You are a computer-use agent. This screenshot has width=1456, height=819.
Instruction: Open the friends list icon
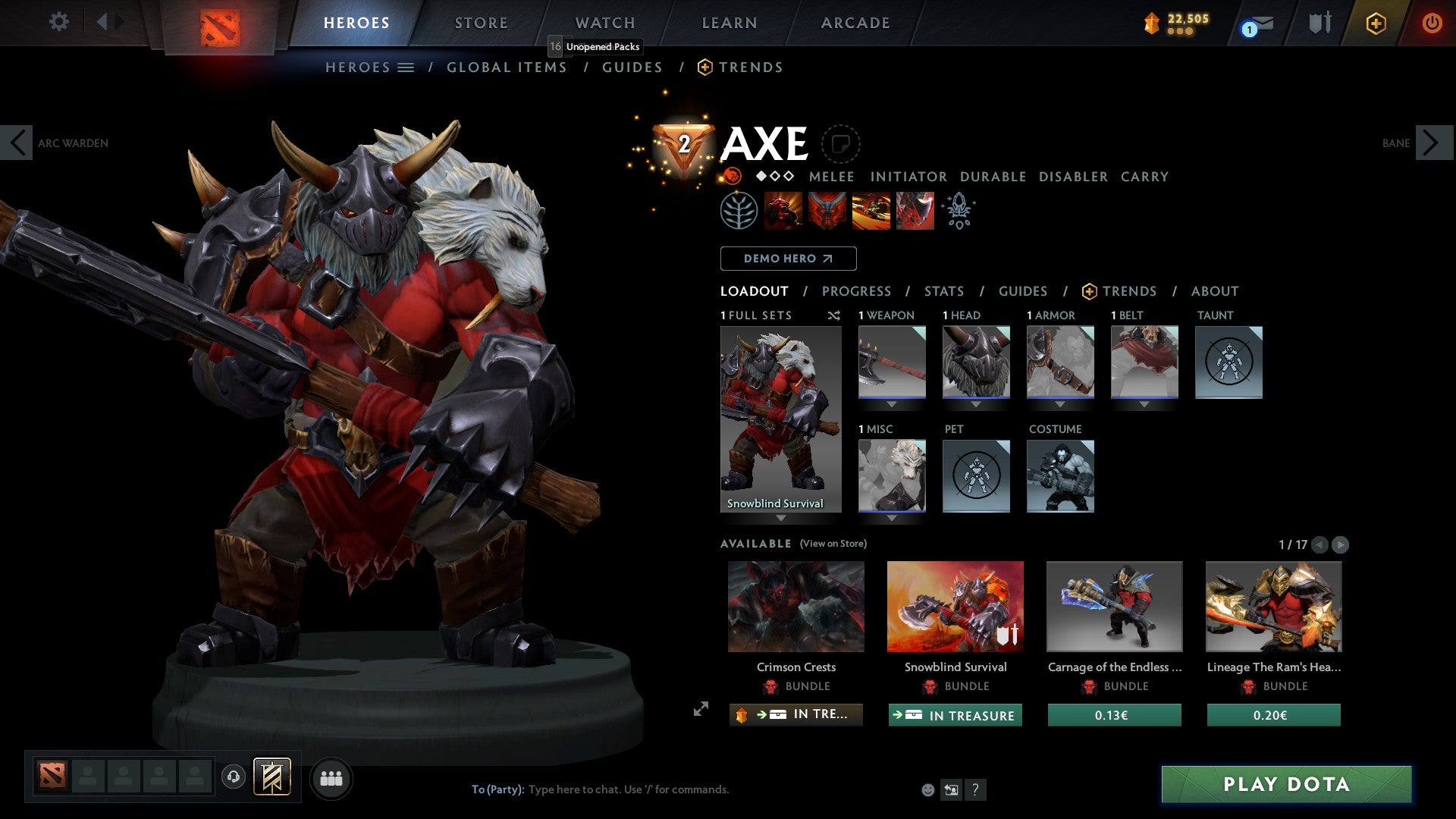click(331, 778)
